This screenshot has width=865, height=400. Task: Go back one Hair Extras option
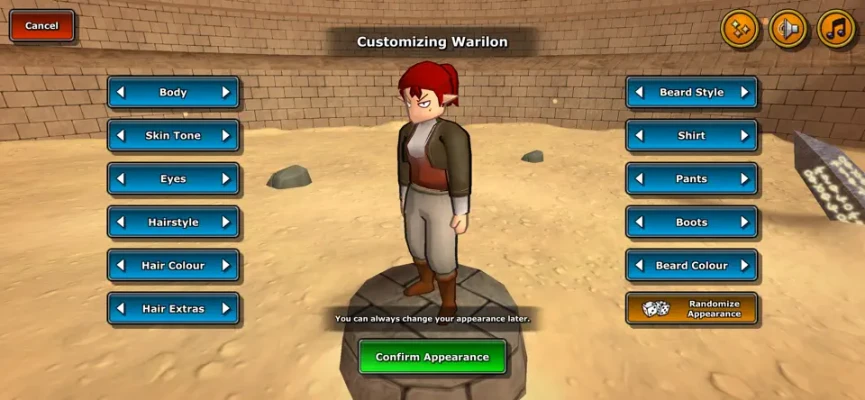pyautogui.click(x=121, y=308)
